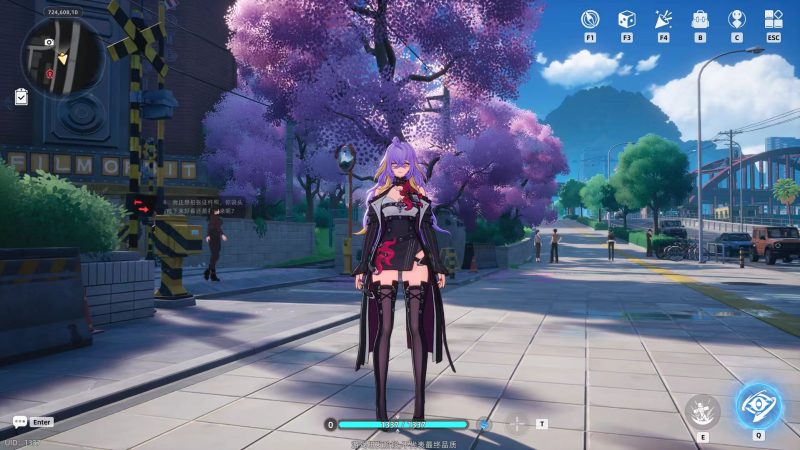
Task: Open the clipboard checklist quest tracker
Action: [x=22, y=97]
